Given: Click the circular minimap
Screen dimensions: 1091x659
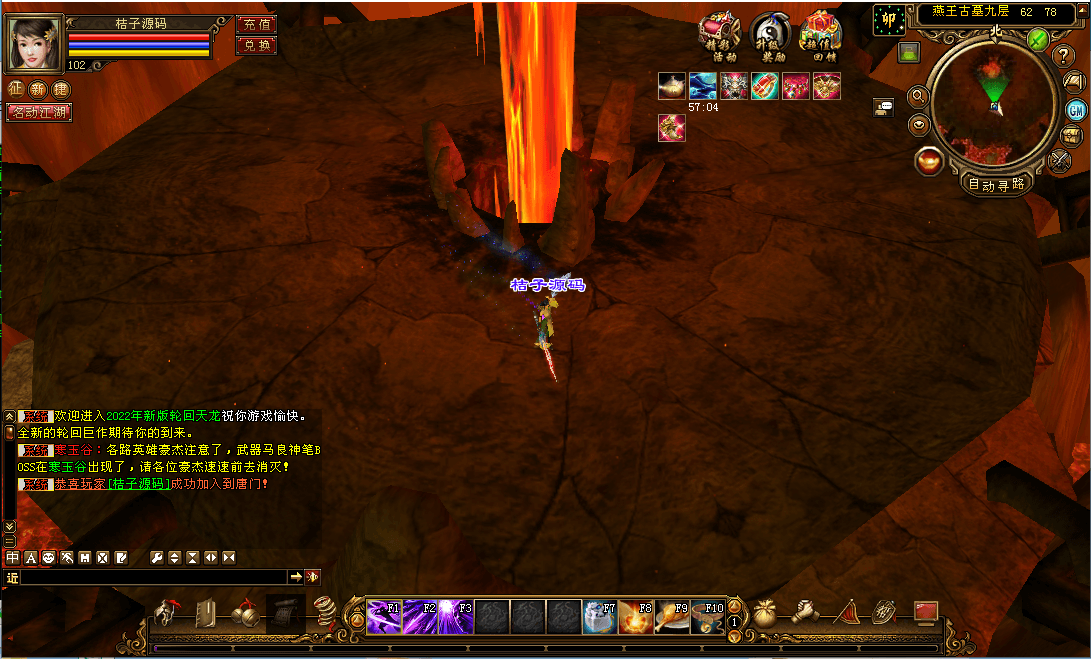Looking at the screenshot, I should click(x=994, y=100).
